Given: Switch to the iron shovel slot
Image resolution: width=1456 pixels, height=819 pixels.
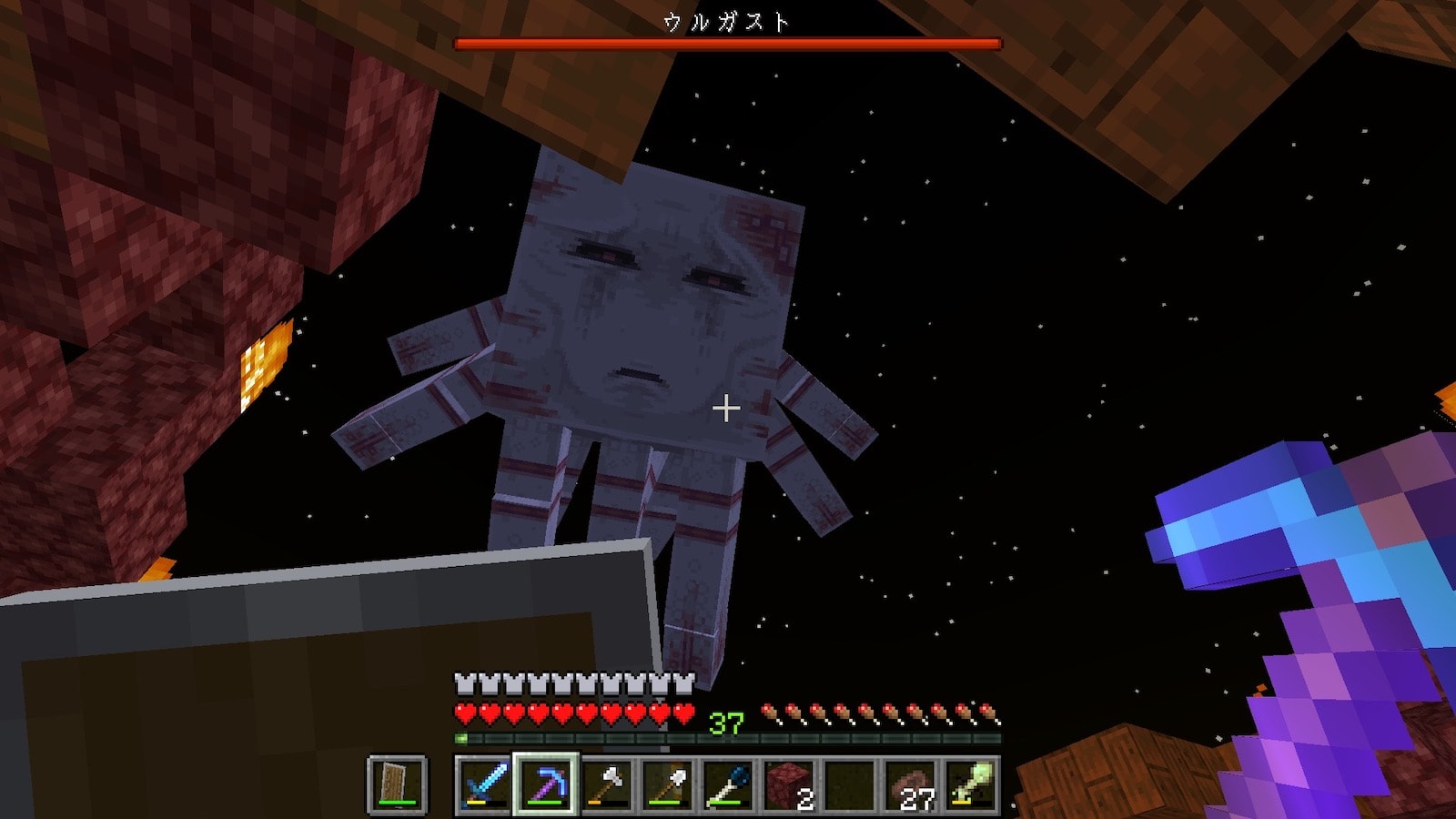Looking at the screenshot, I should pyautogui.click(x=667, y=784).
